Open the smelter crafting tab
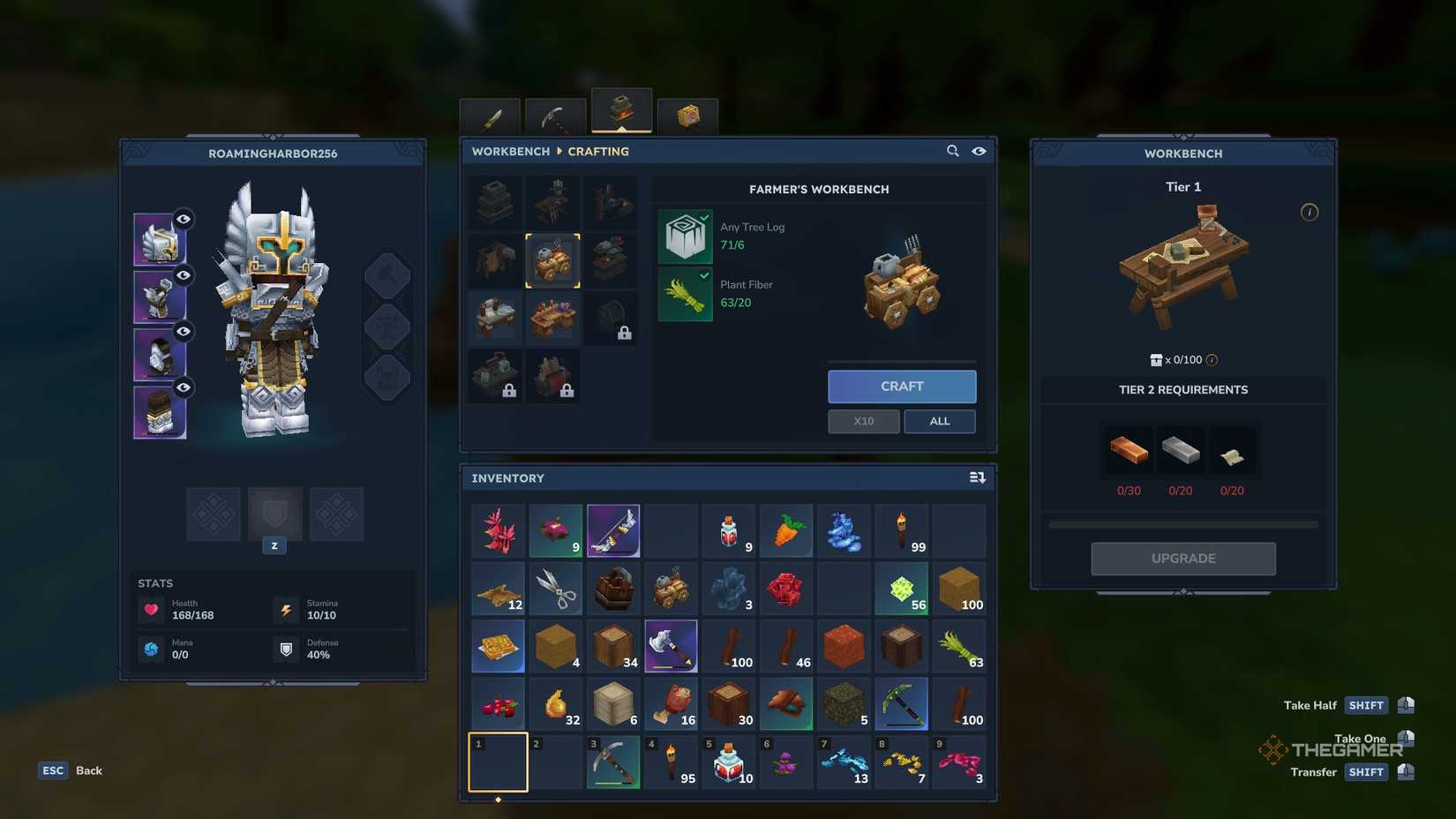The image size is (1456, 819). 620,110
